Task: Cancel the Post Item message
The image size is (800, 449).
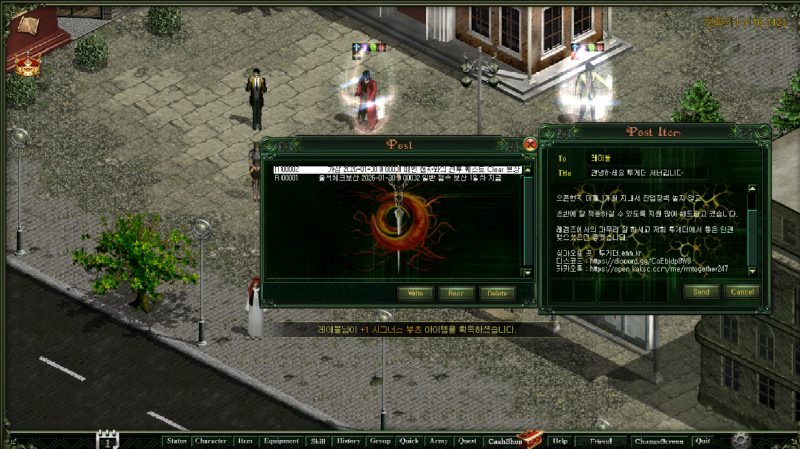Action: [x=742, y=291]
